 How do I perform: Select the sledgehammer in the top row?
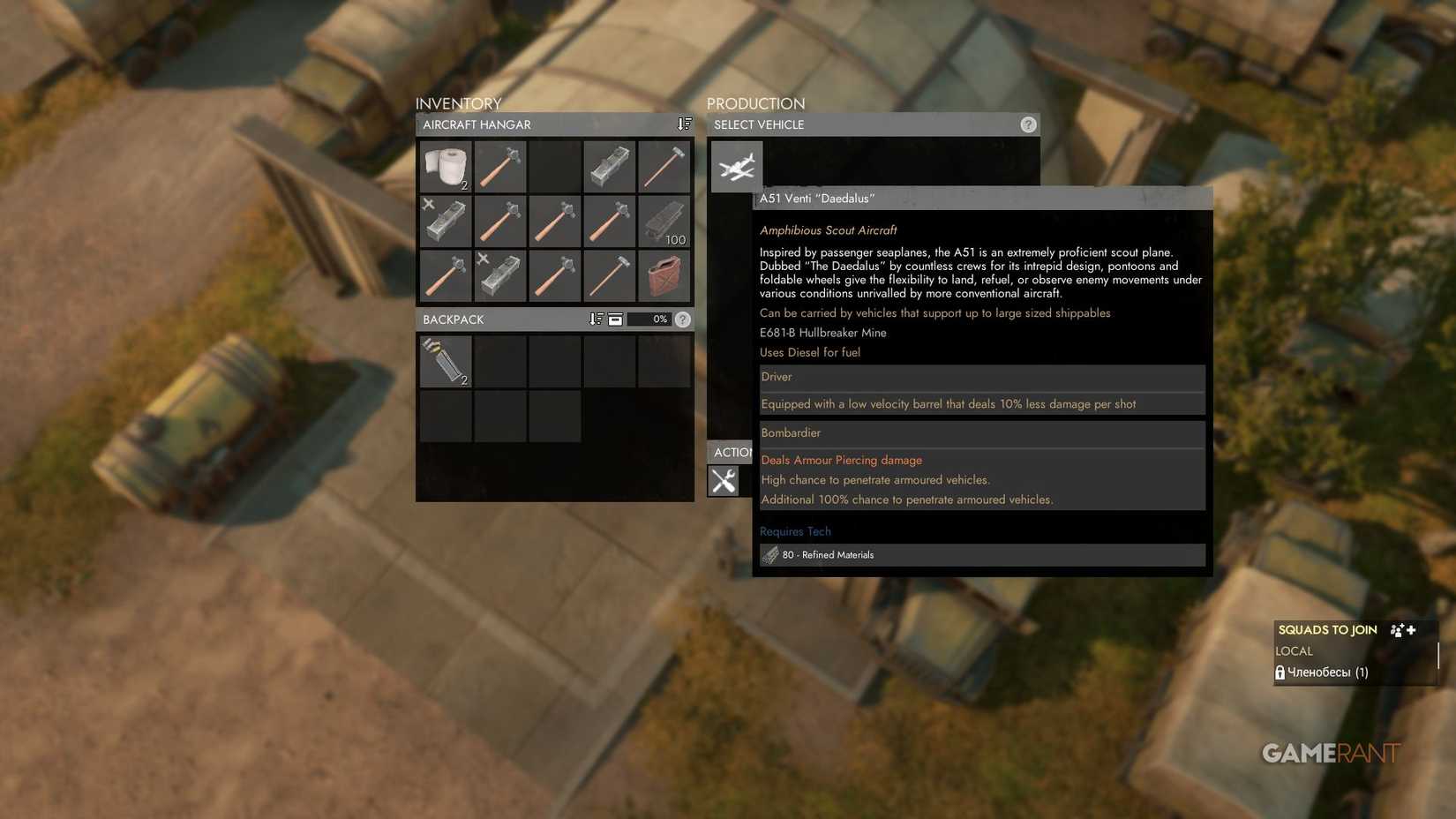664,167
